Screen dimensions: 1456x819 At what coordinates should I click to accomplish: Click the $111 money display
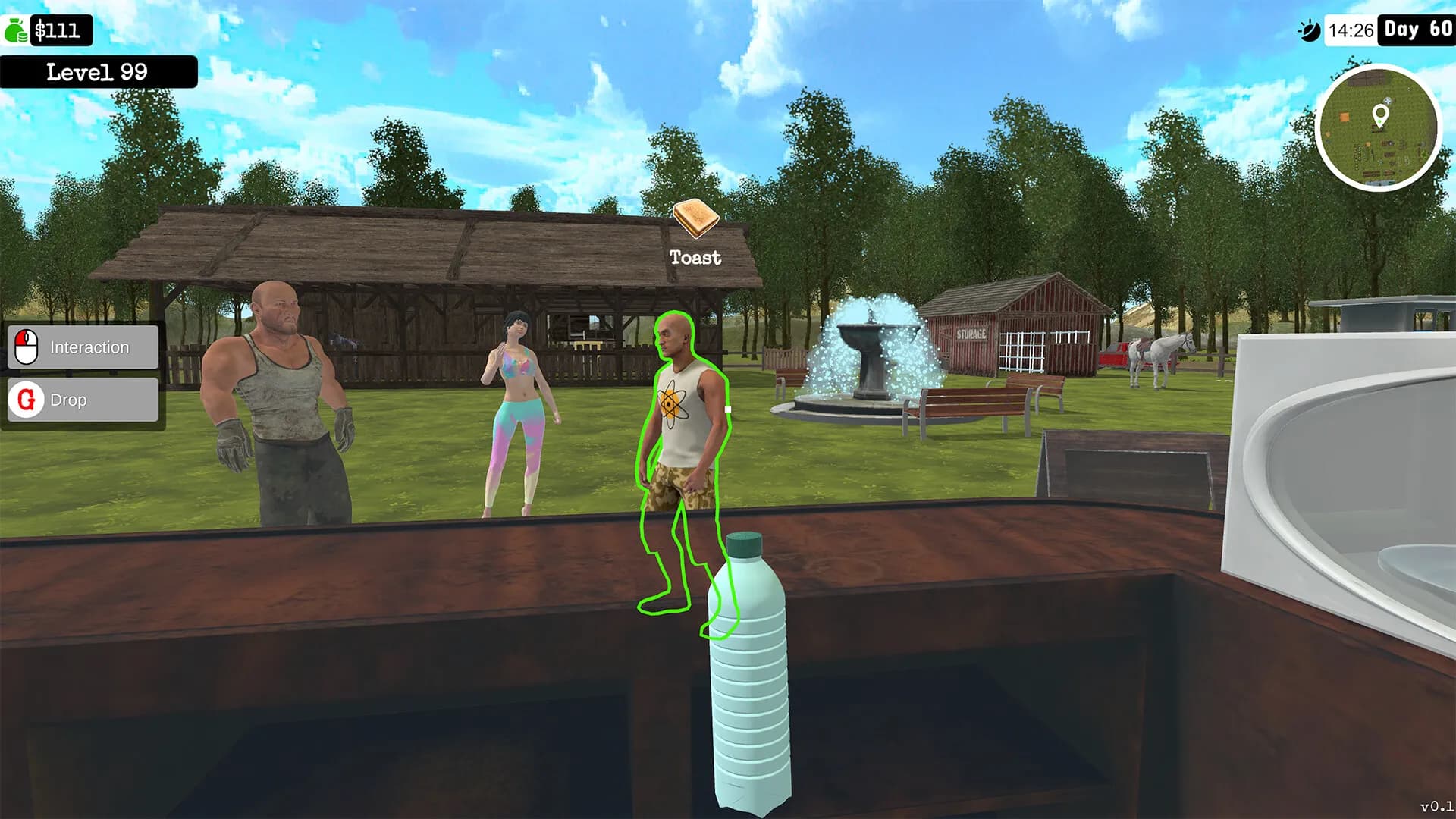61,31
